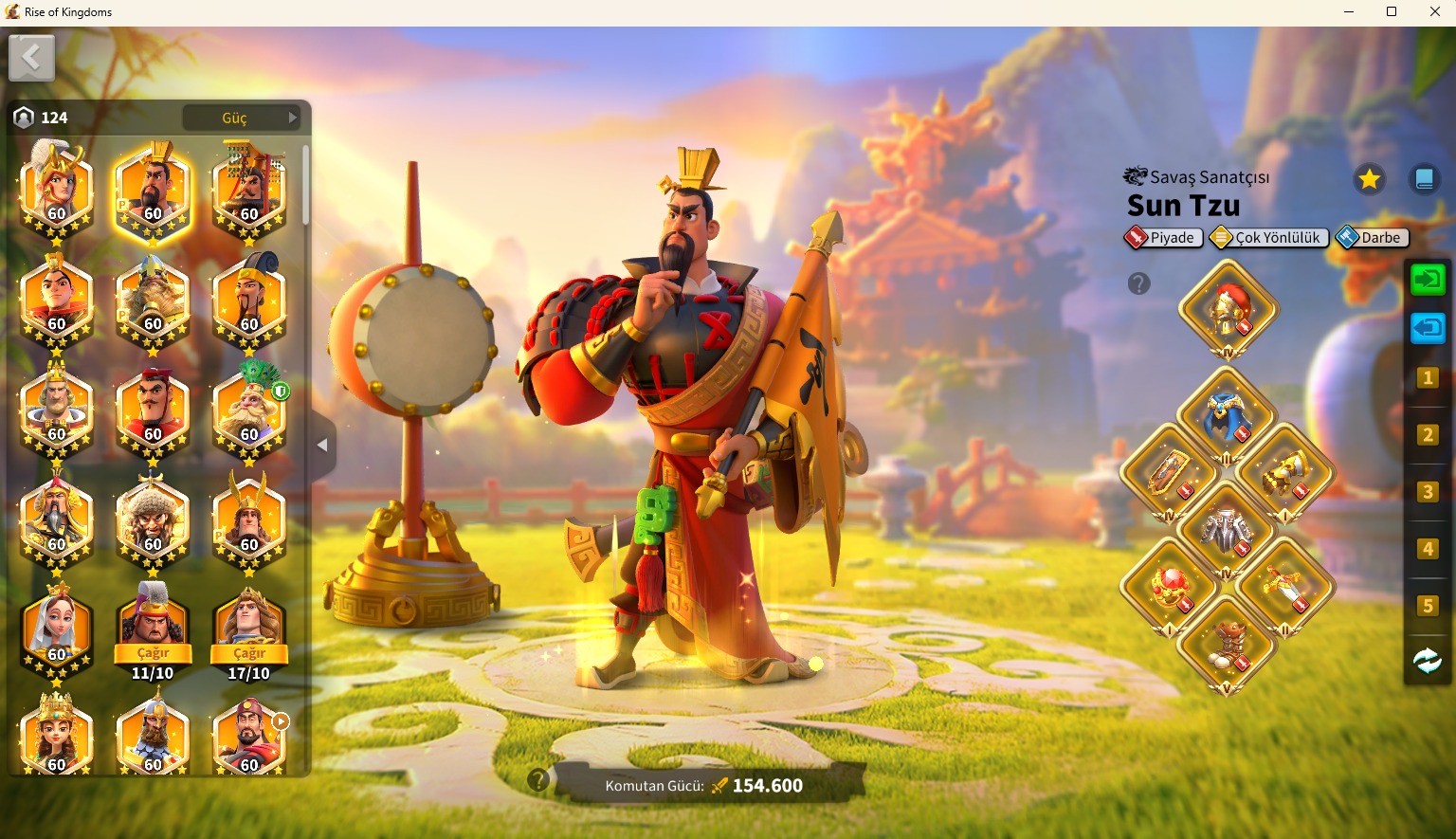This screenshot has width=1456, height=839.
Task: Open the blue book icon
Action: click(x=1424, y=179)
